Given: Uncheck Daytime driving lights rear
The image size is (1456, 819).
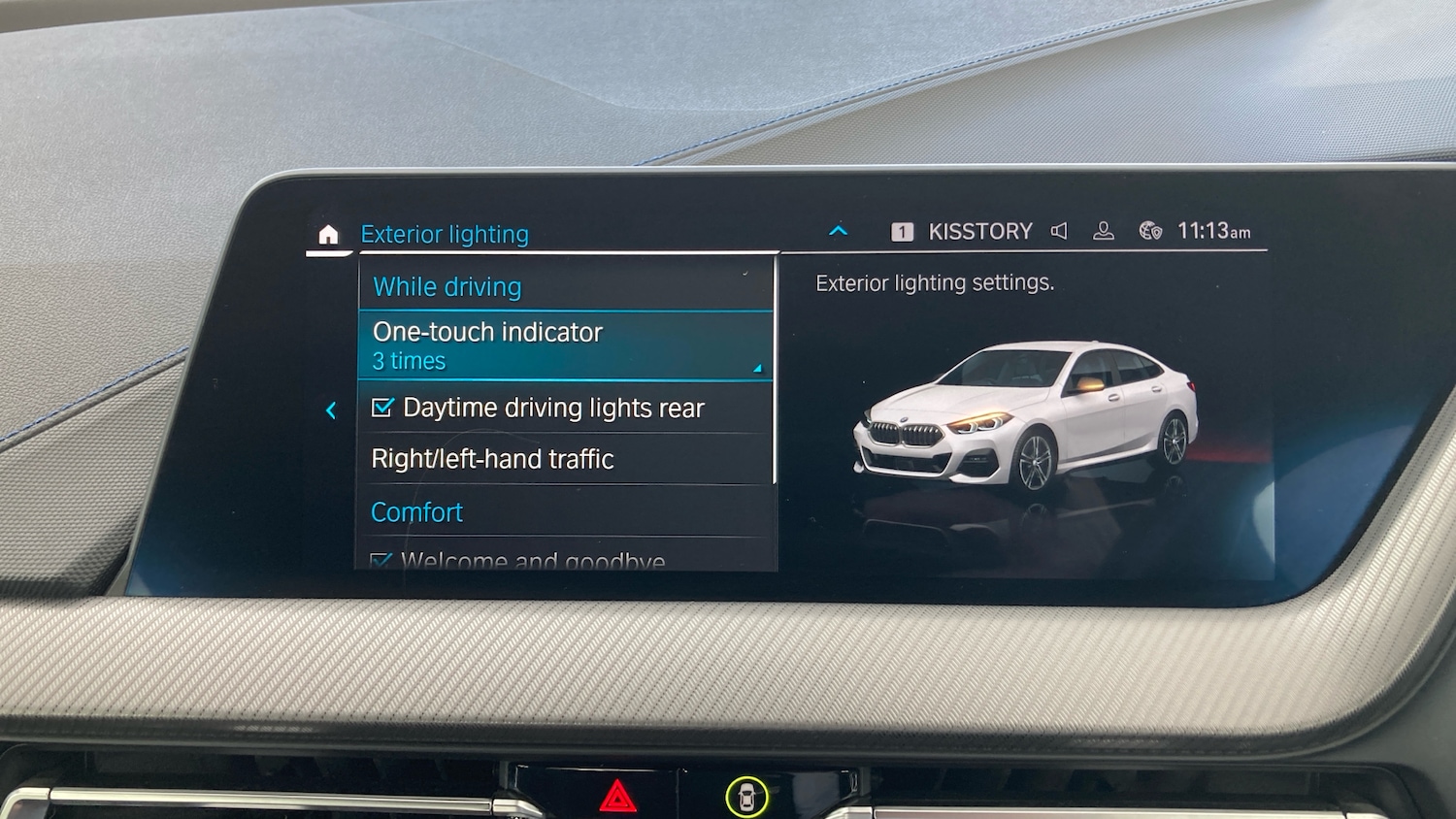Looking at the screenshot, I should coord(384,407).
